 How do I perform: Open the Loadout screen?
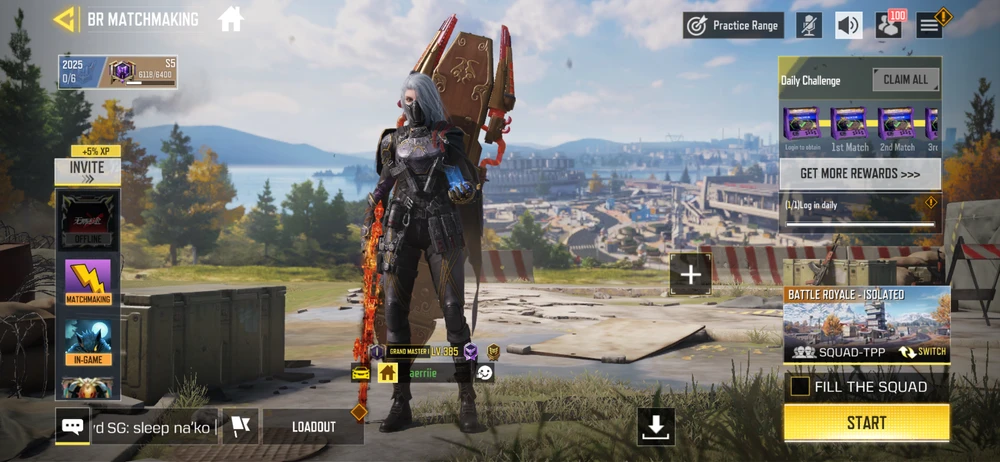(x=313, y=426)
